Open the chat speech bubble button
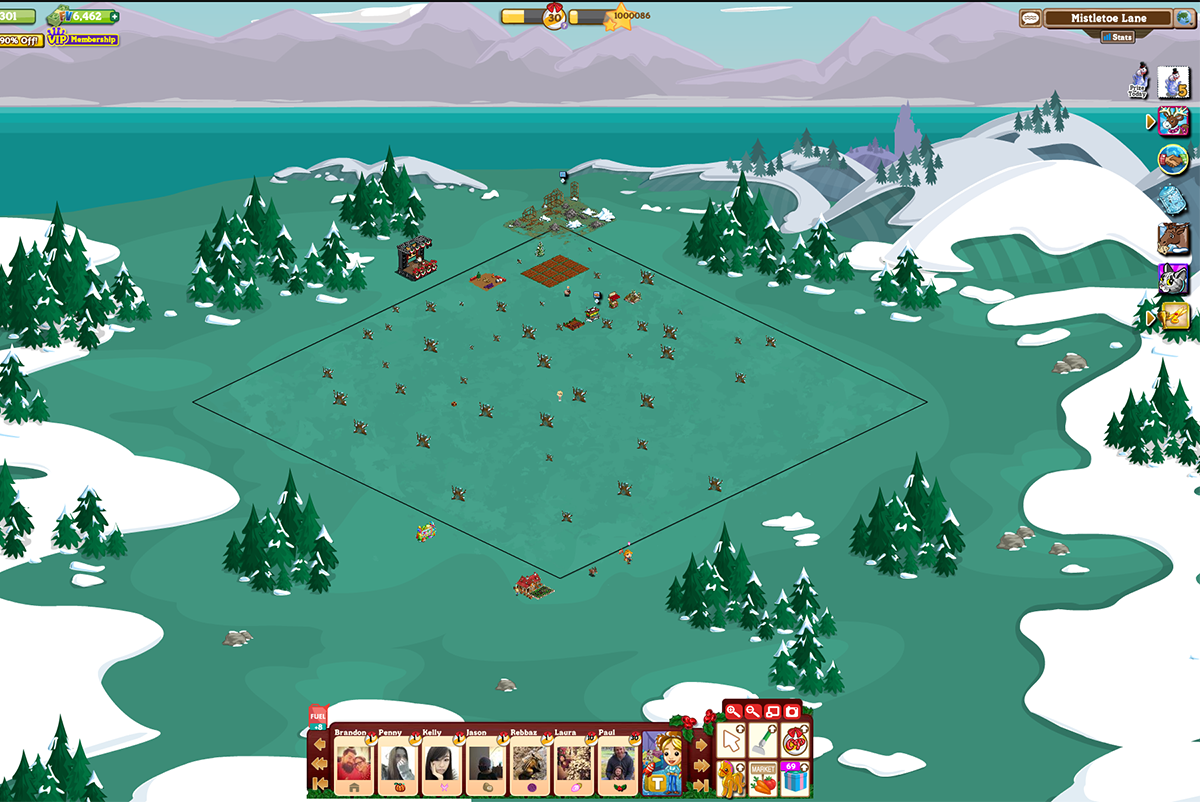This screenshot has height=802, width=1200. tap(1030, 18)
